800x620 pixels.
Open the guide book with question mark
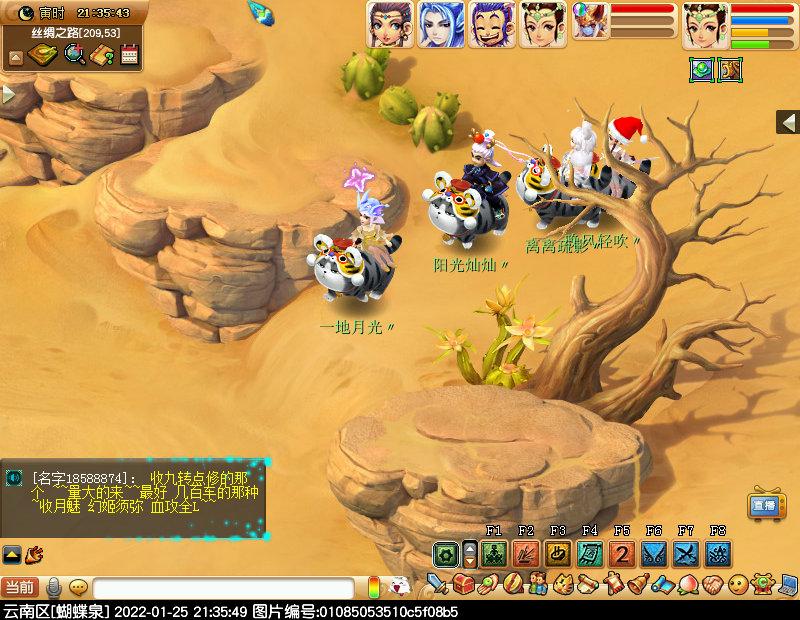point(101,54)
